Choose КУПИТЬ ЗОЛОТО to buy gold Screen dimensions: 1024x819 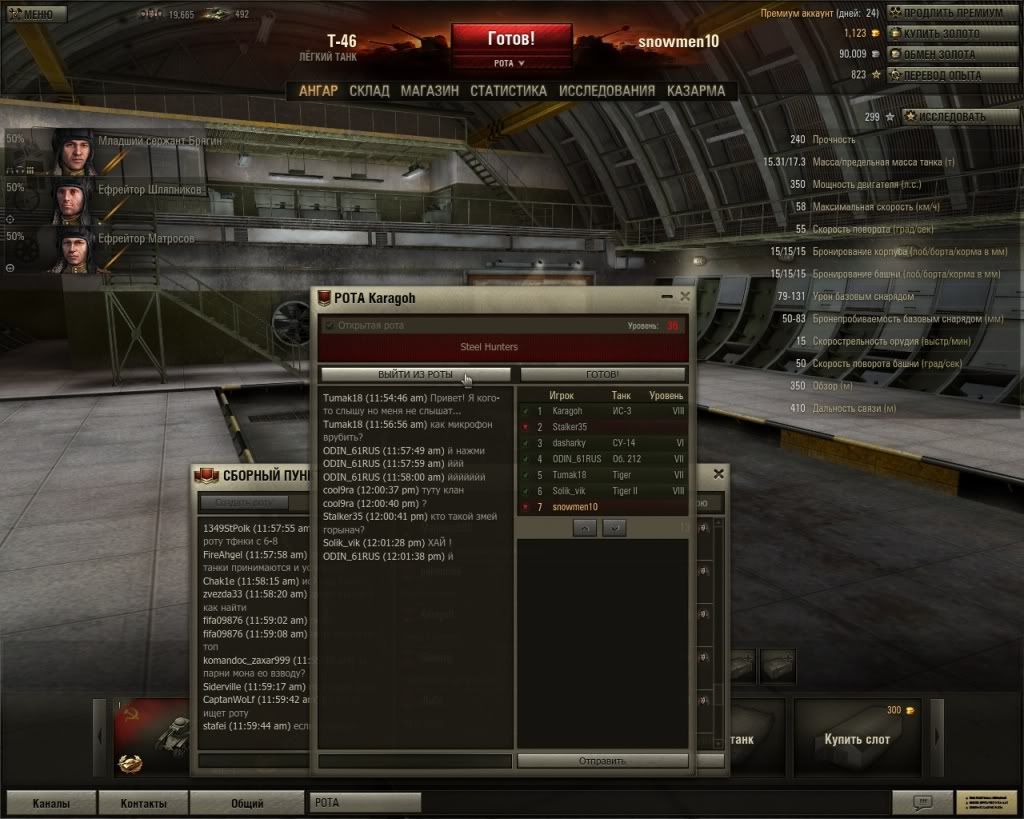[x=941, y=34]
